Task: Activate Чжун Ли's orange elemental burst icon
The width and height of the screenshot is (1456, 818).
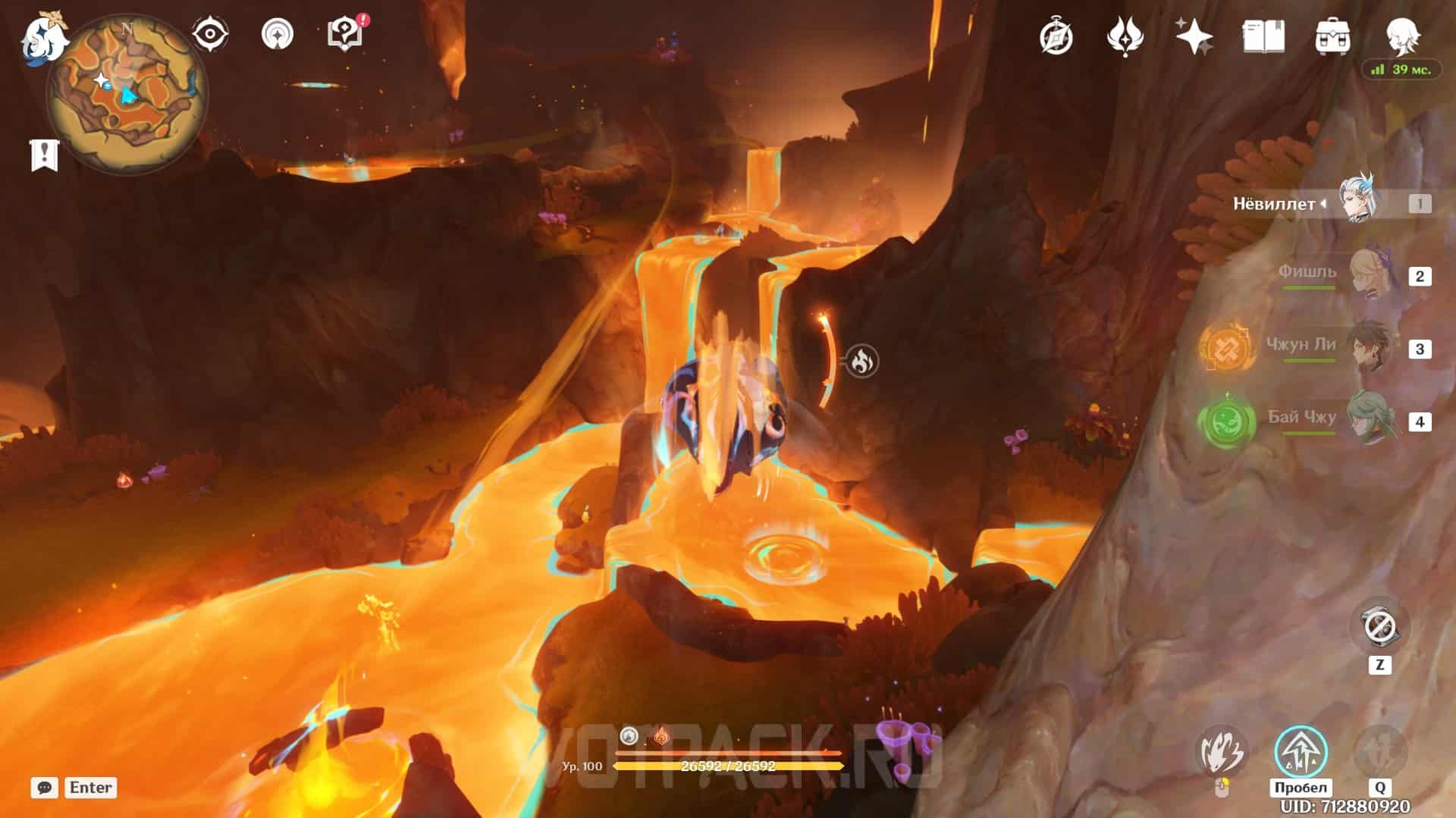Action: pyautogui.click(x=1225, y=349)
